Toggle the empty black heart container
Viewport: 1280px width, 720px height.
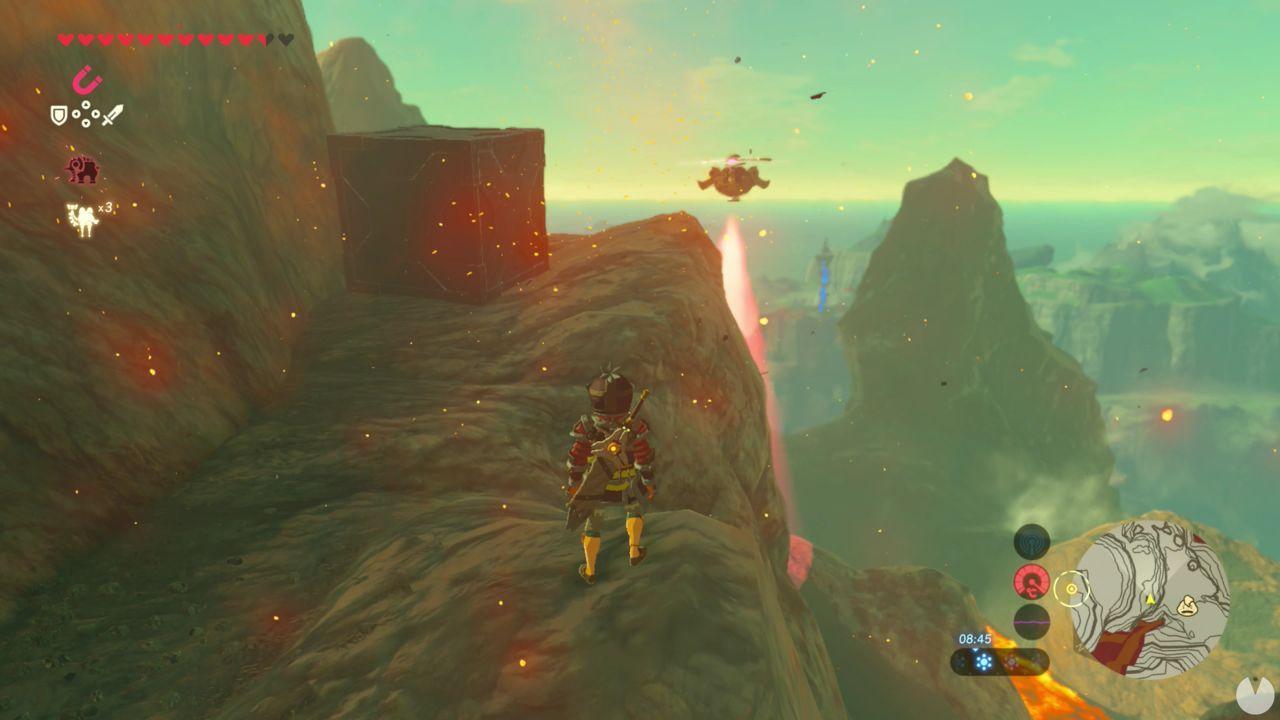[x=286, y=39]
